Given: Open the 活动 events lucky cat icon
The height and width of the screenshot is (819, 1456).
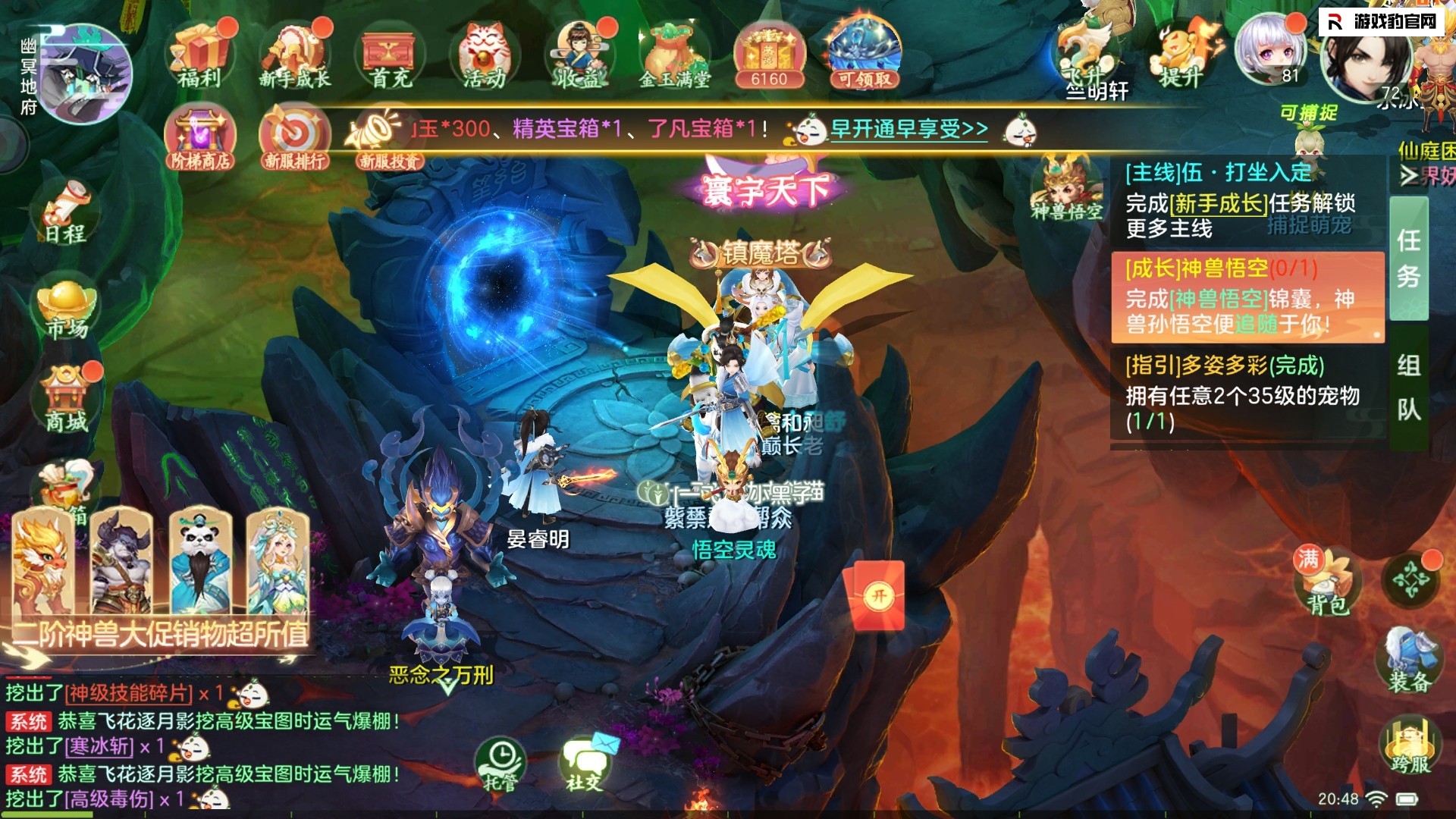Looking at the screenshot, I should [485, 55].
